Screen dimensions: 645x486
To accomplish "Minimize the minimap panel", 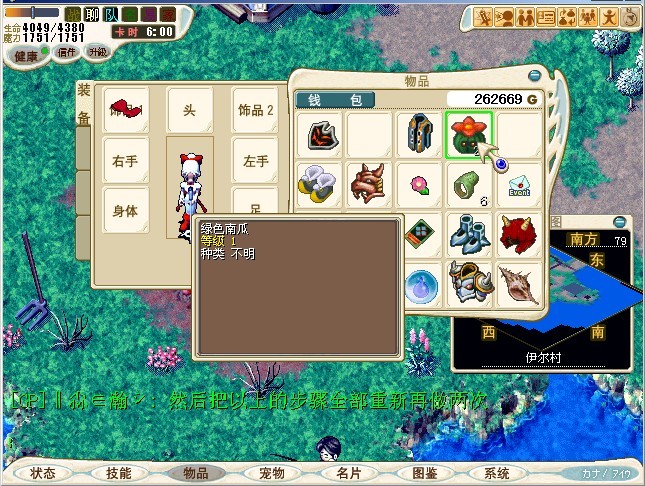I will point(619,221).
